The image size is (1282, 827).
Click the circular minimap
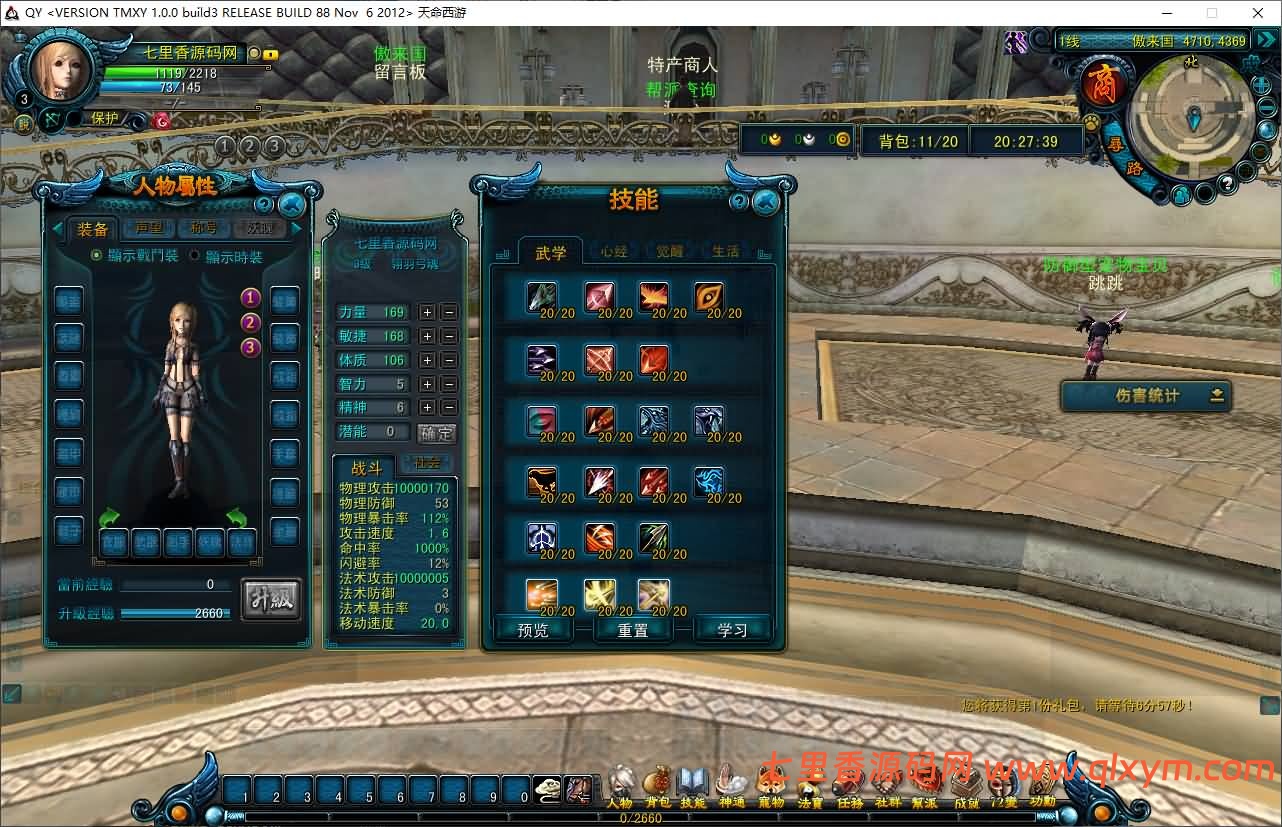click(1189, 118)
